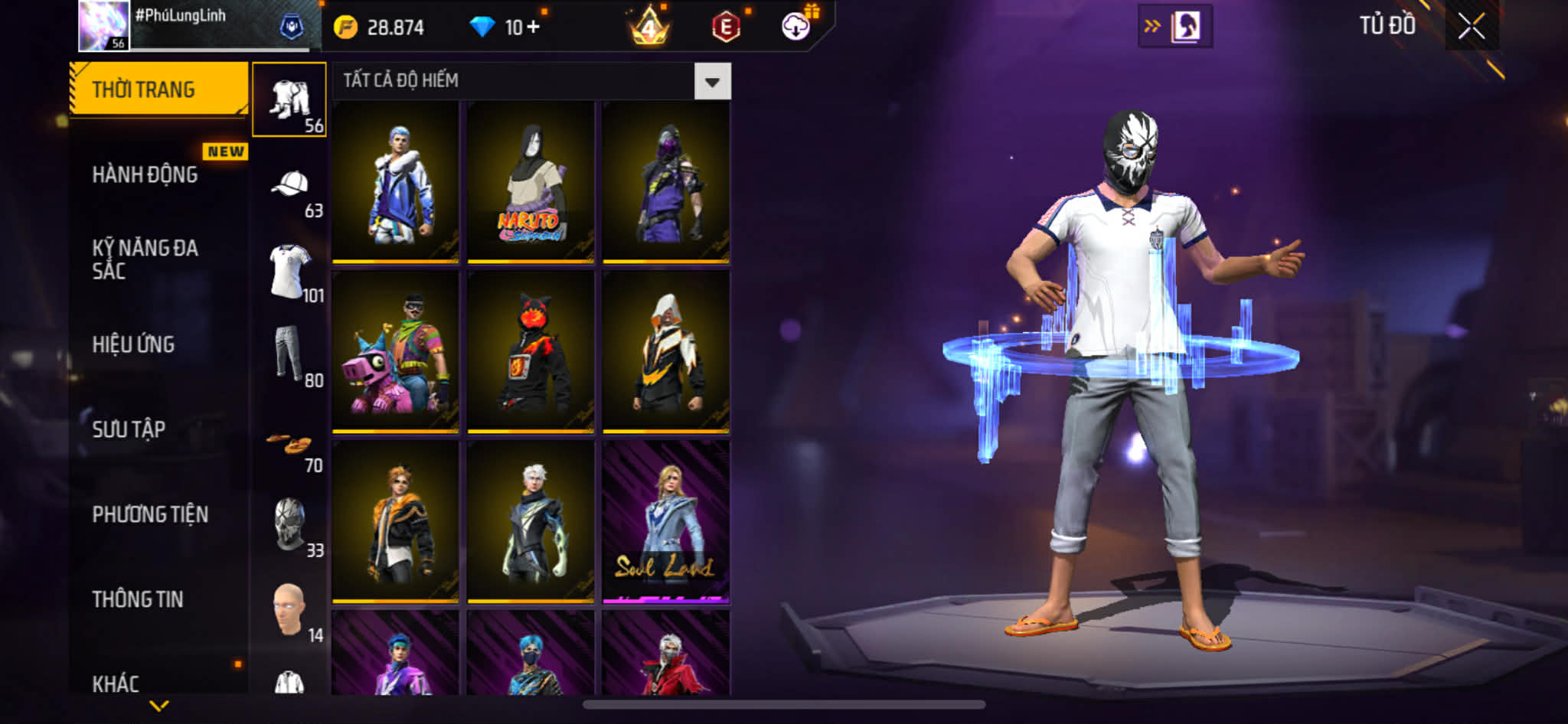
Task: Select the Kỹ Năng Đa Sắc tab
Action: 145,259
